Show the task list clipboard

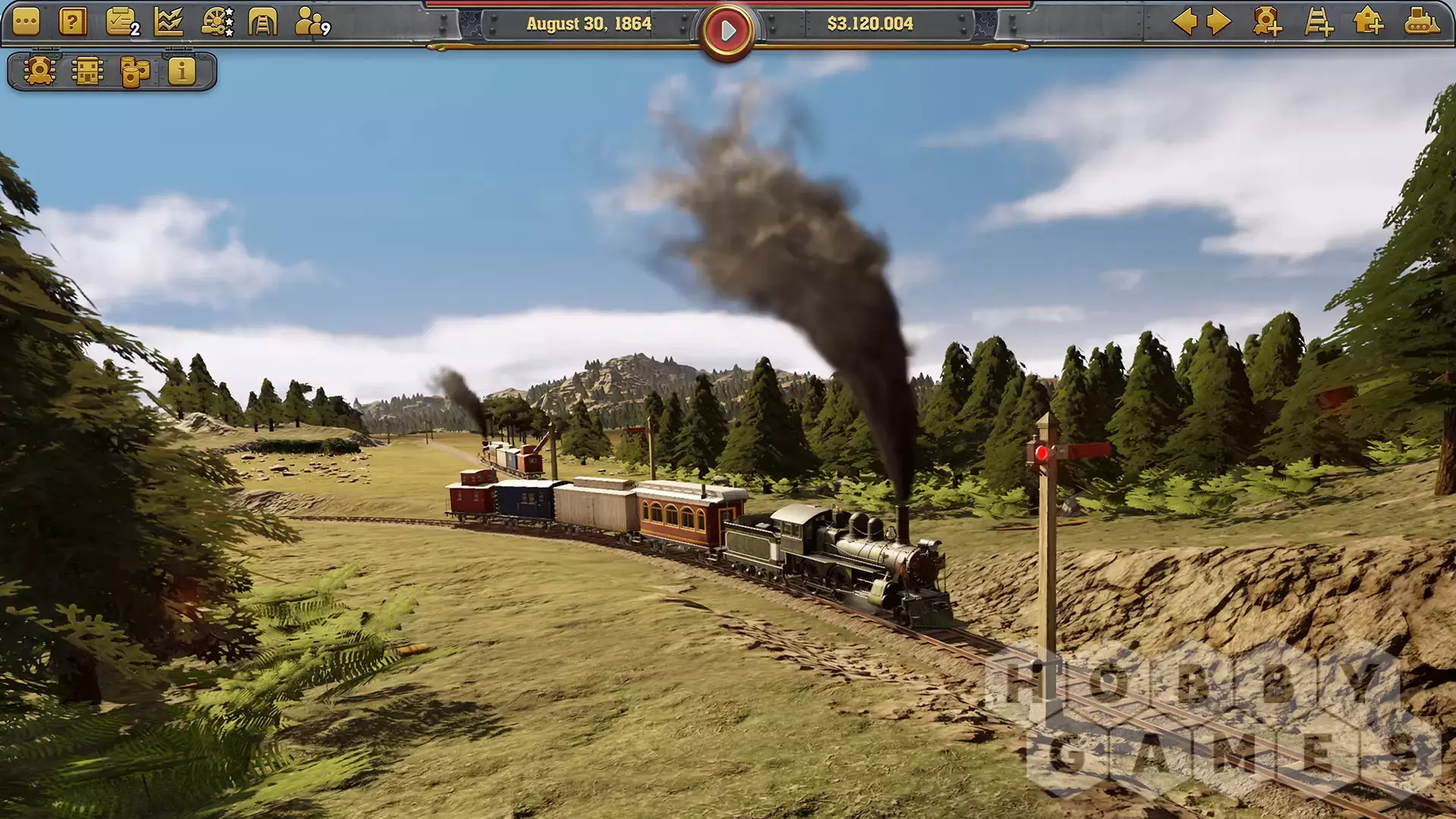(121, 23)
